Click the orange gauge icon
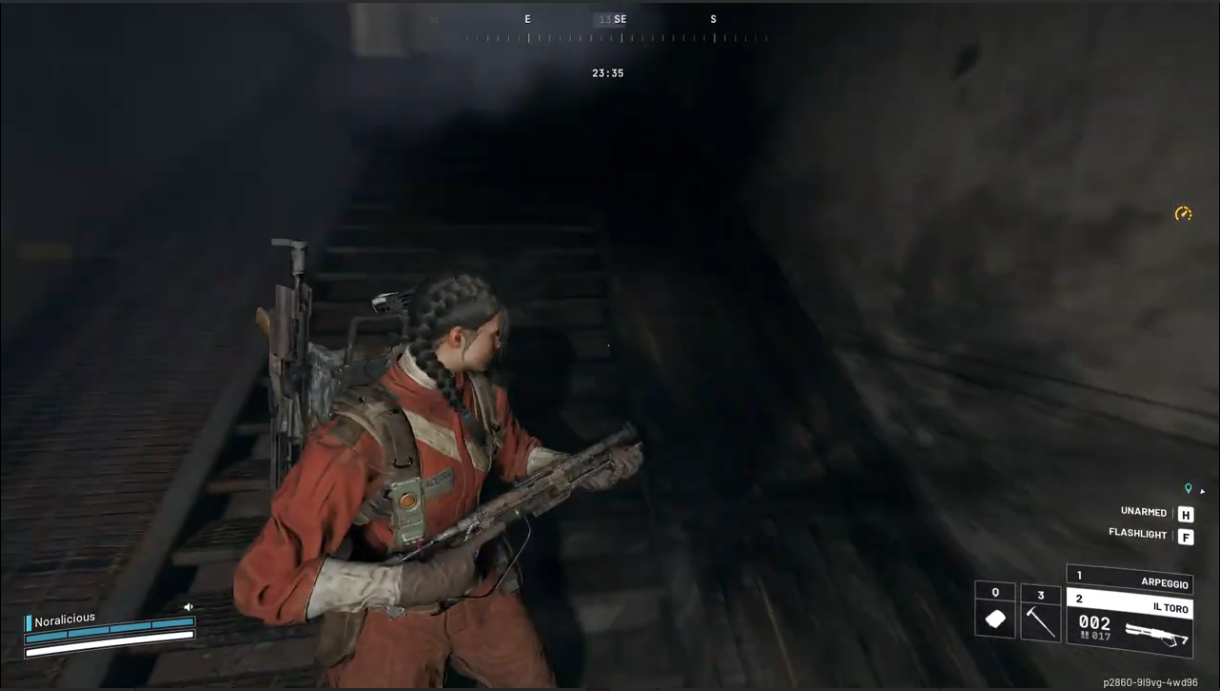Viewport: 1220px width, 691px height. (x=1183, y=213)
